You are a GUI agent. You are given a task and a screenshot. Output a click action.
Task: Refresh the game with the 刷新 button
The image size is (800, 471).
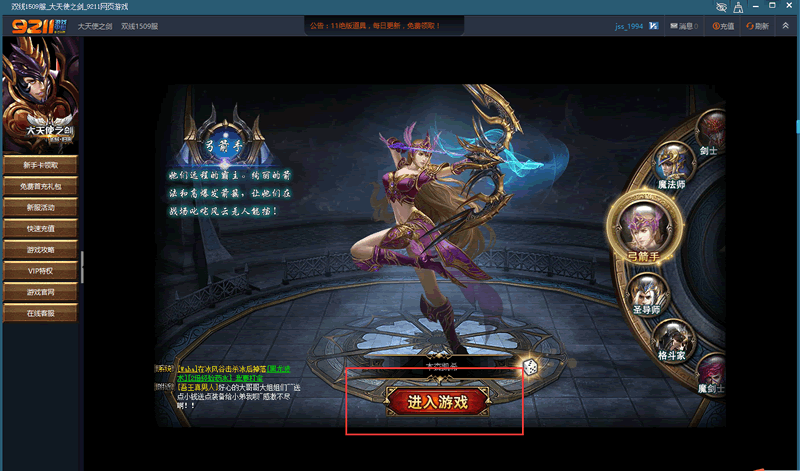(x=757, y=25)
